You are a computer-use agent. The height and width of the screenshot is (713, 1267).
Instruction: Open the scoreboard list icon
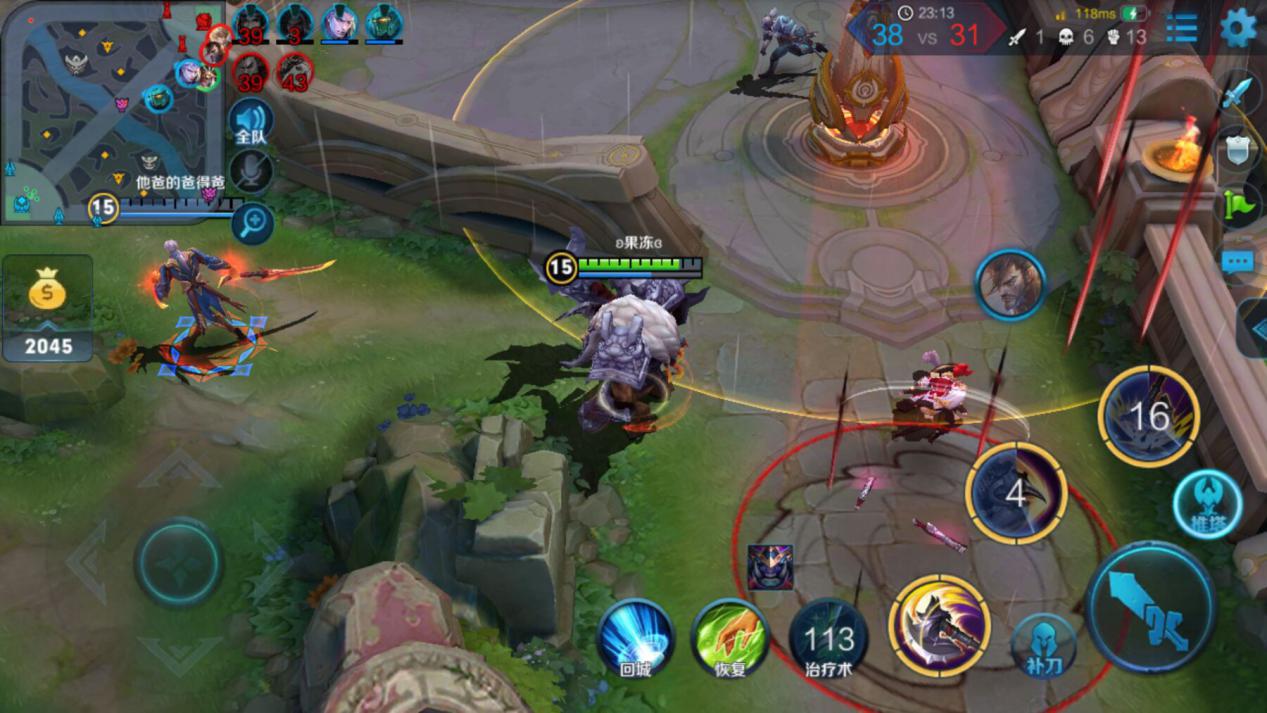point(1181,29)
